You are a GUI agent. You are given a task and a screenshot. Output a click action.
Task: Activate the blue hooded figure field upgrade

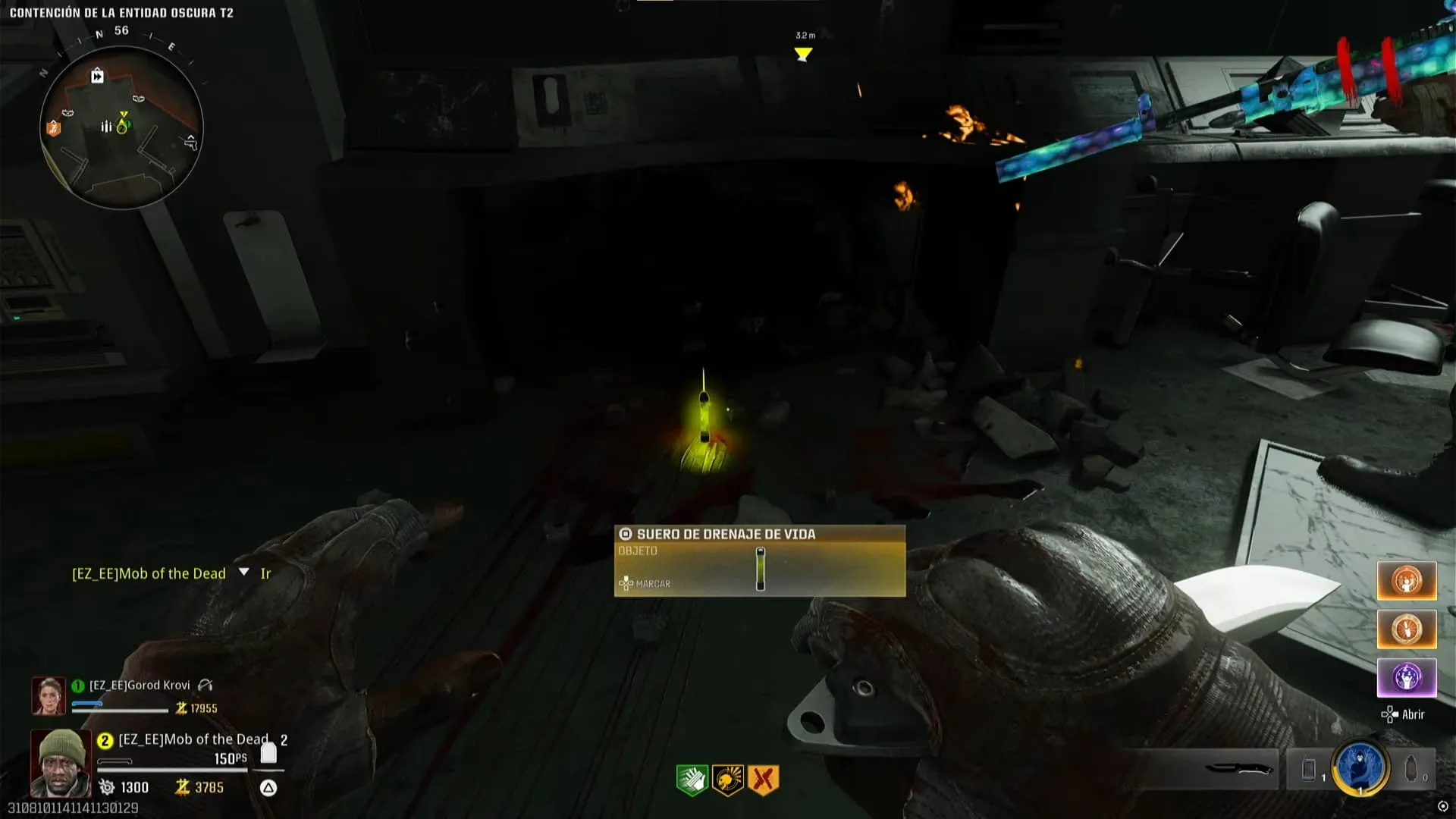tap(1360, 767)
